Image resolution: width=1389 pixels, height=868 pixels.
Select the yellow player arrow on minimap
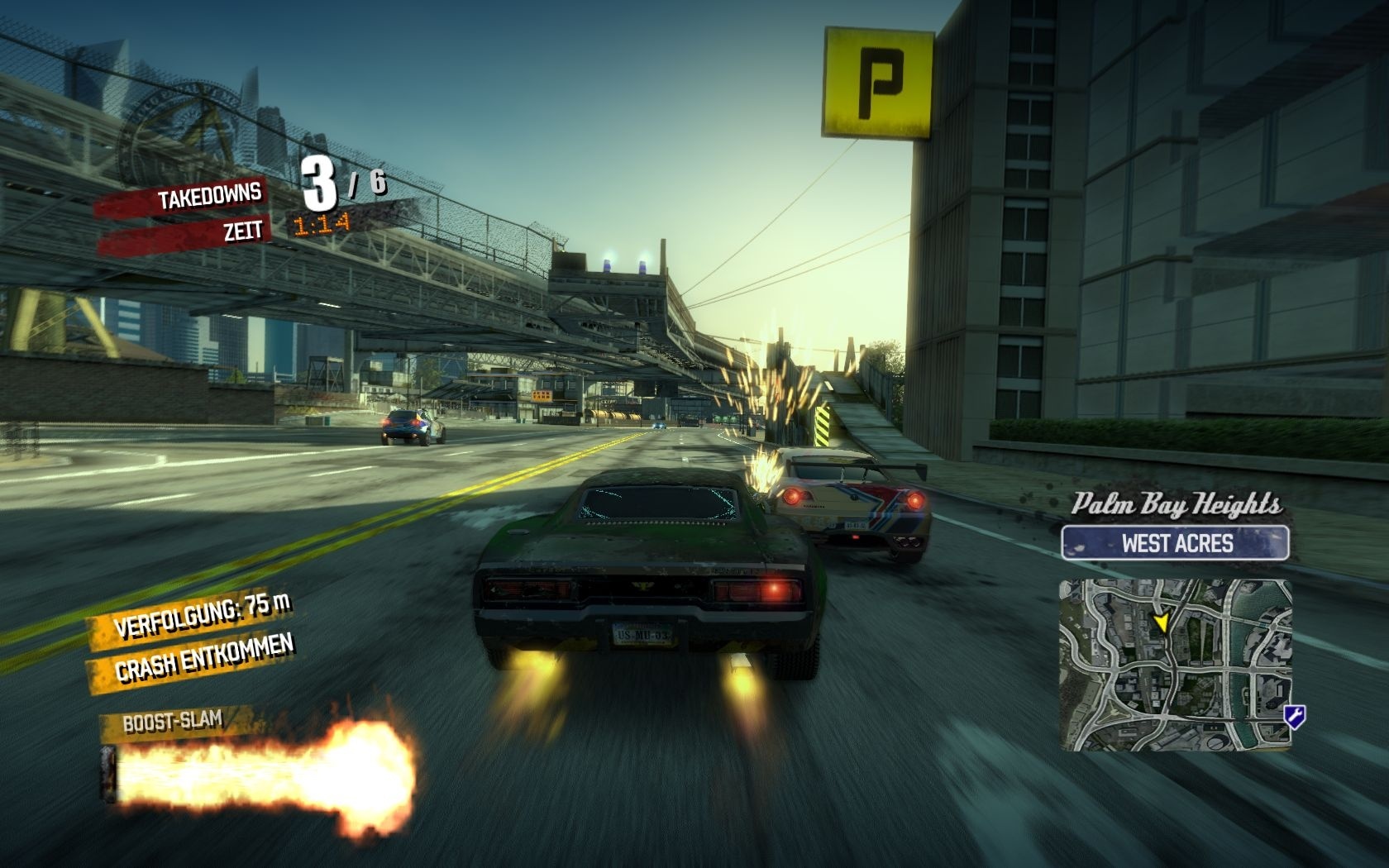[x=1162, y=622]
